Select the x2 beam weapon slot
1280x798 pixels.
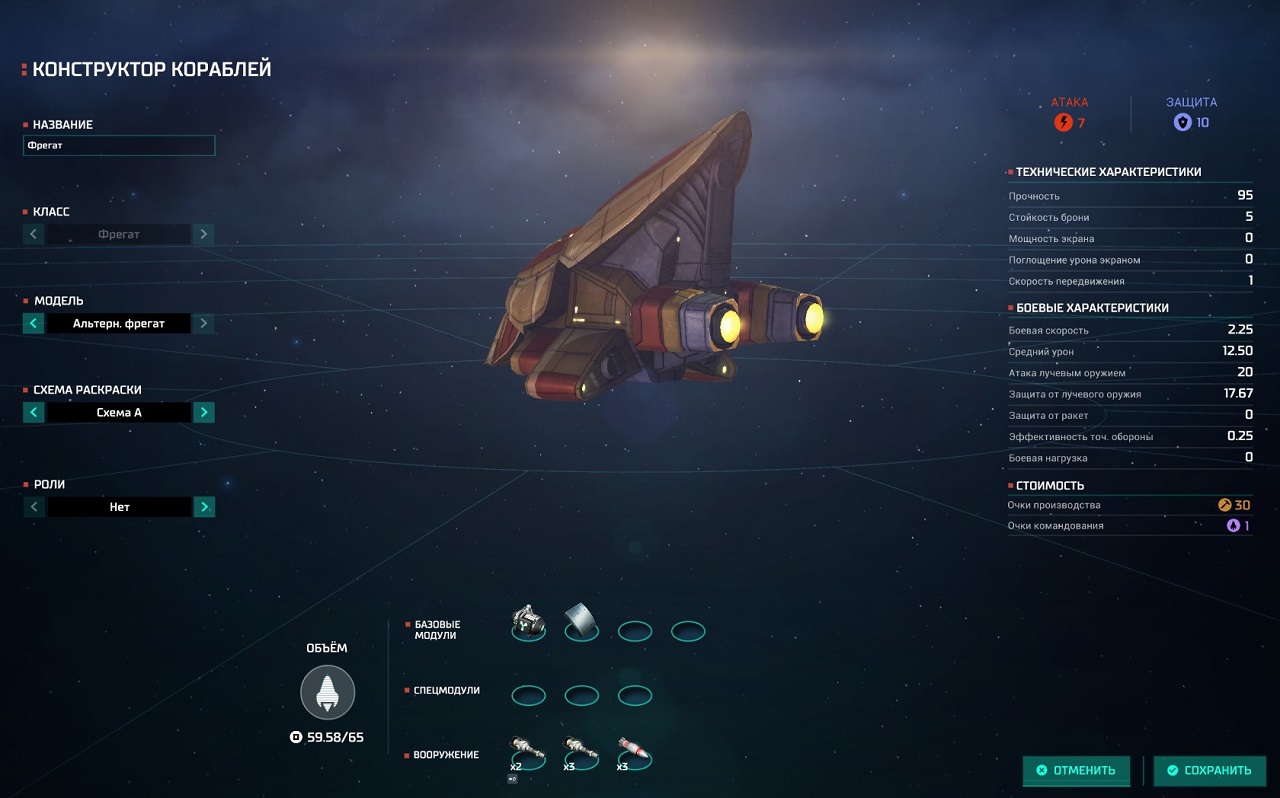[x=528, y=752]
